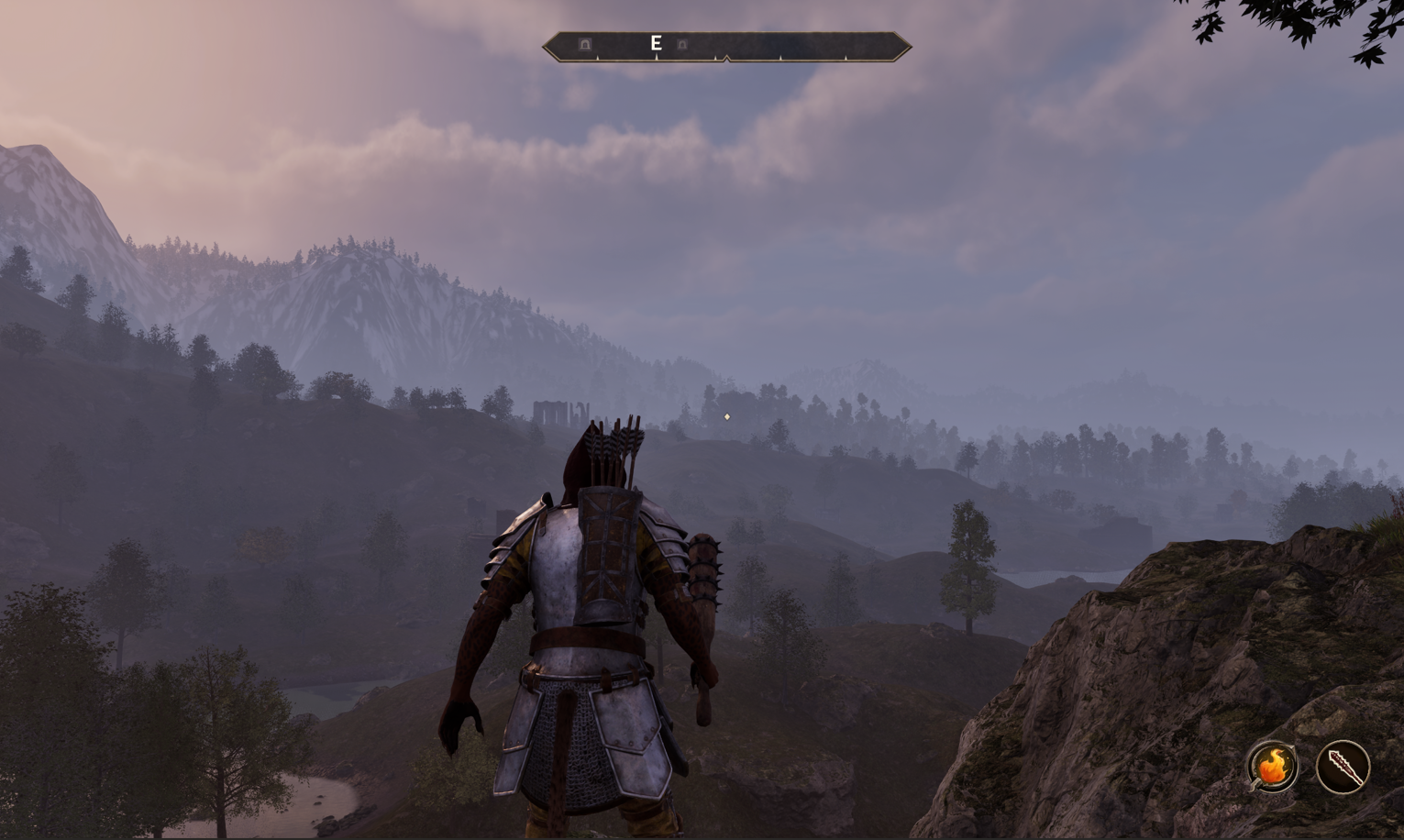Image resolution: width=1404 pixels, height=840 pixels.
Task: Click the rightmost tick mark on the compass
Action: 846,58
